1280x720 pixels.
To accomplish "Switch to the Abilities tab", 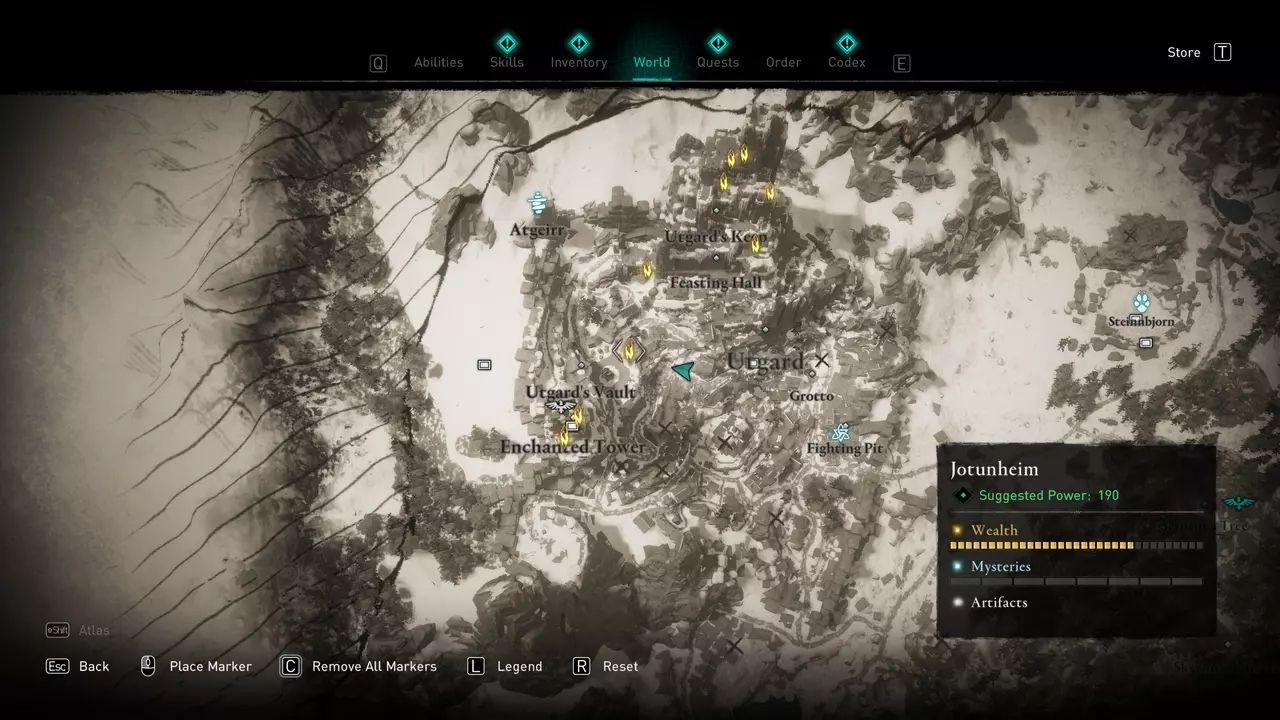I will [438, 62].
